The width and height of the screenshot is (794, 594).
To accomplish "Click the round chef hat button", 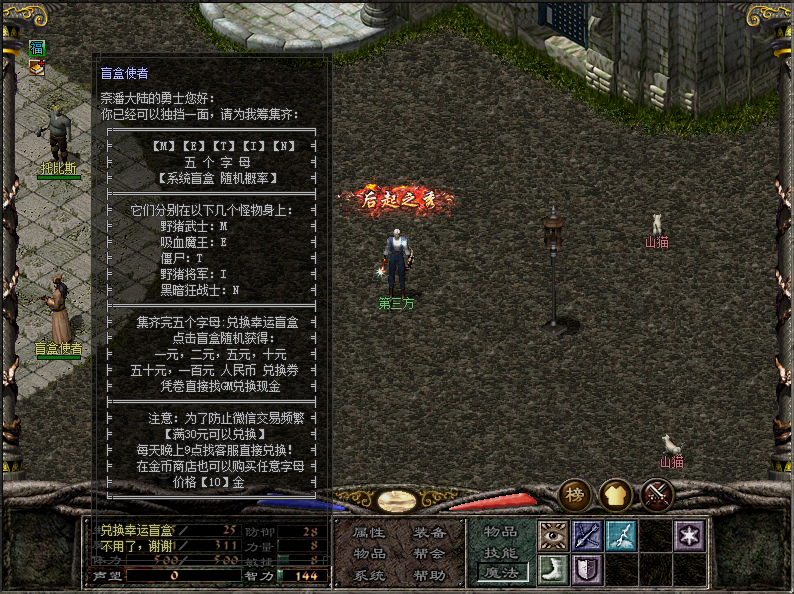I will pos(615,494).
